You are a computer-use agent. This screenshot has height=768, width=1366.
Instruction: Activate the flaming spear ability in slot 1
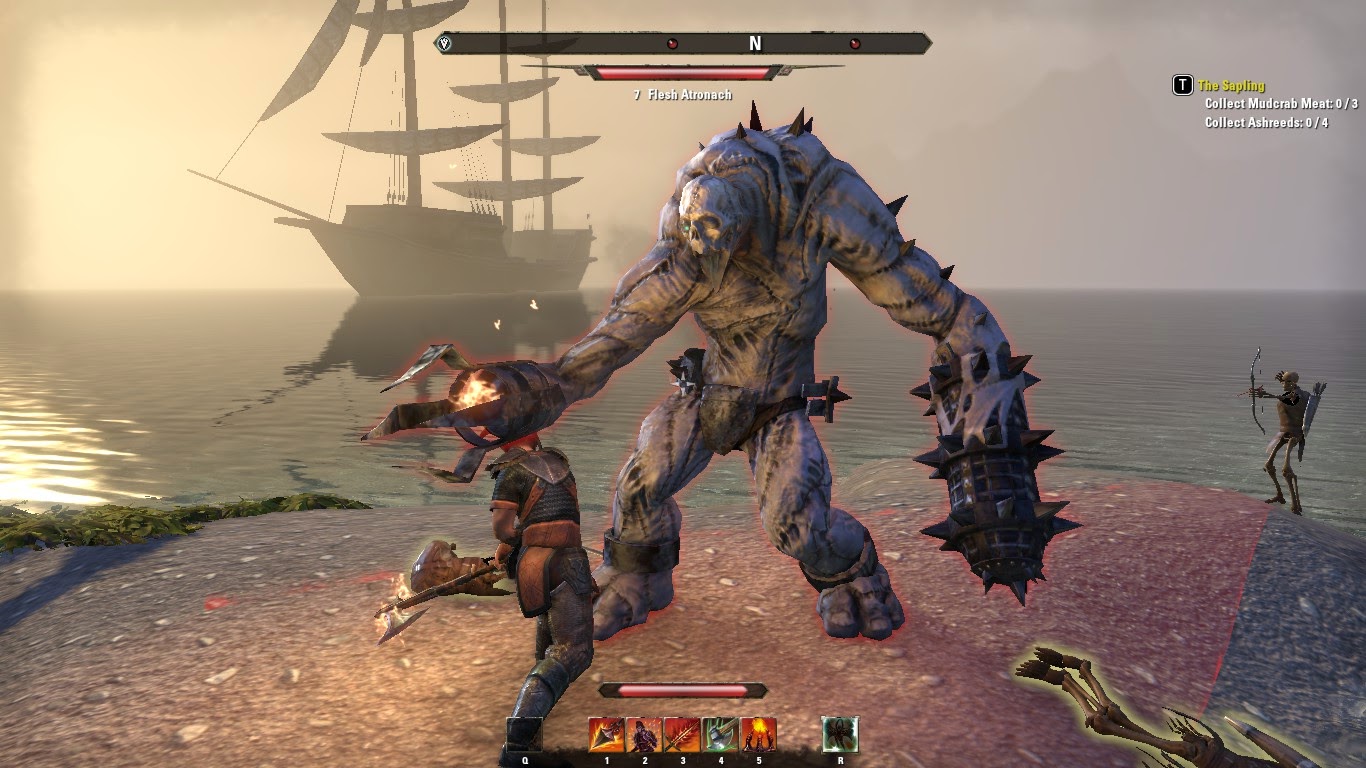[x=606, y=735]
